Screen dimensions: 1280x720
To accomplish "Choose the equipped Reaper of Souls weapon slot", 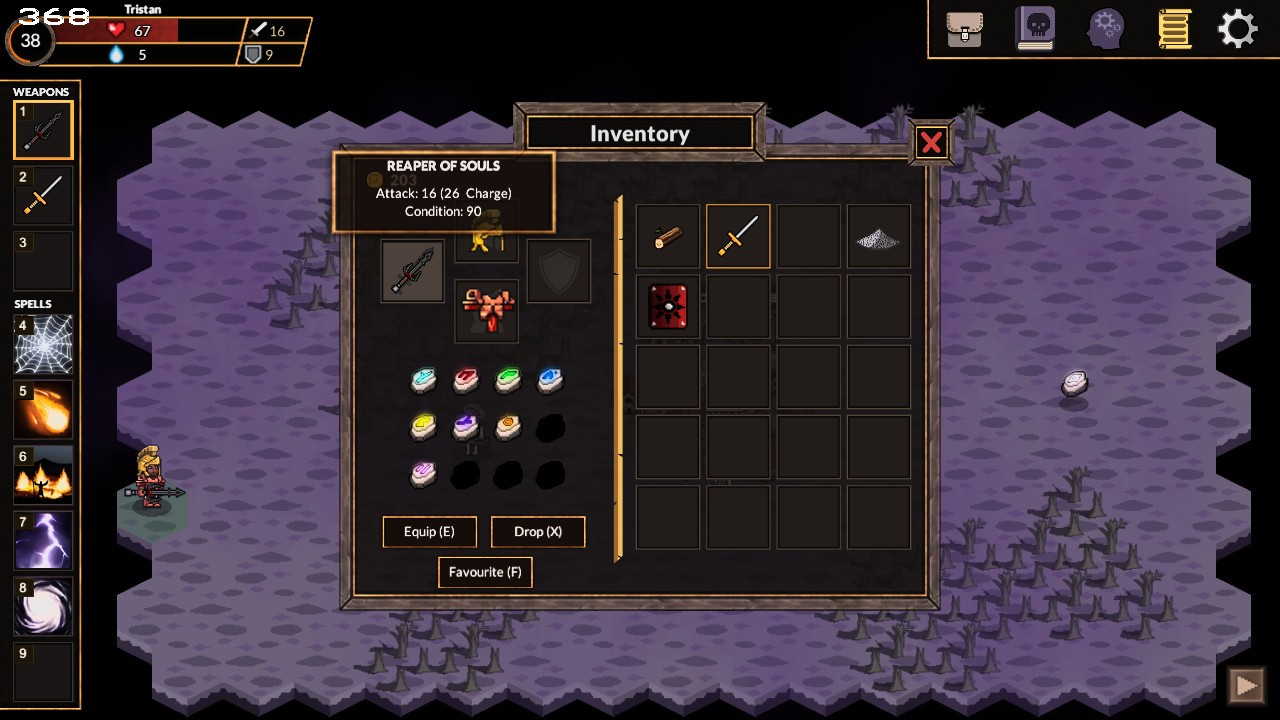I will pos(412,271).
